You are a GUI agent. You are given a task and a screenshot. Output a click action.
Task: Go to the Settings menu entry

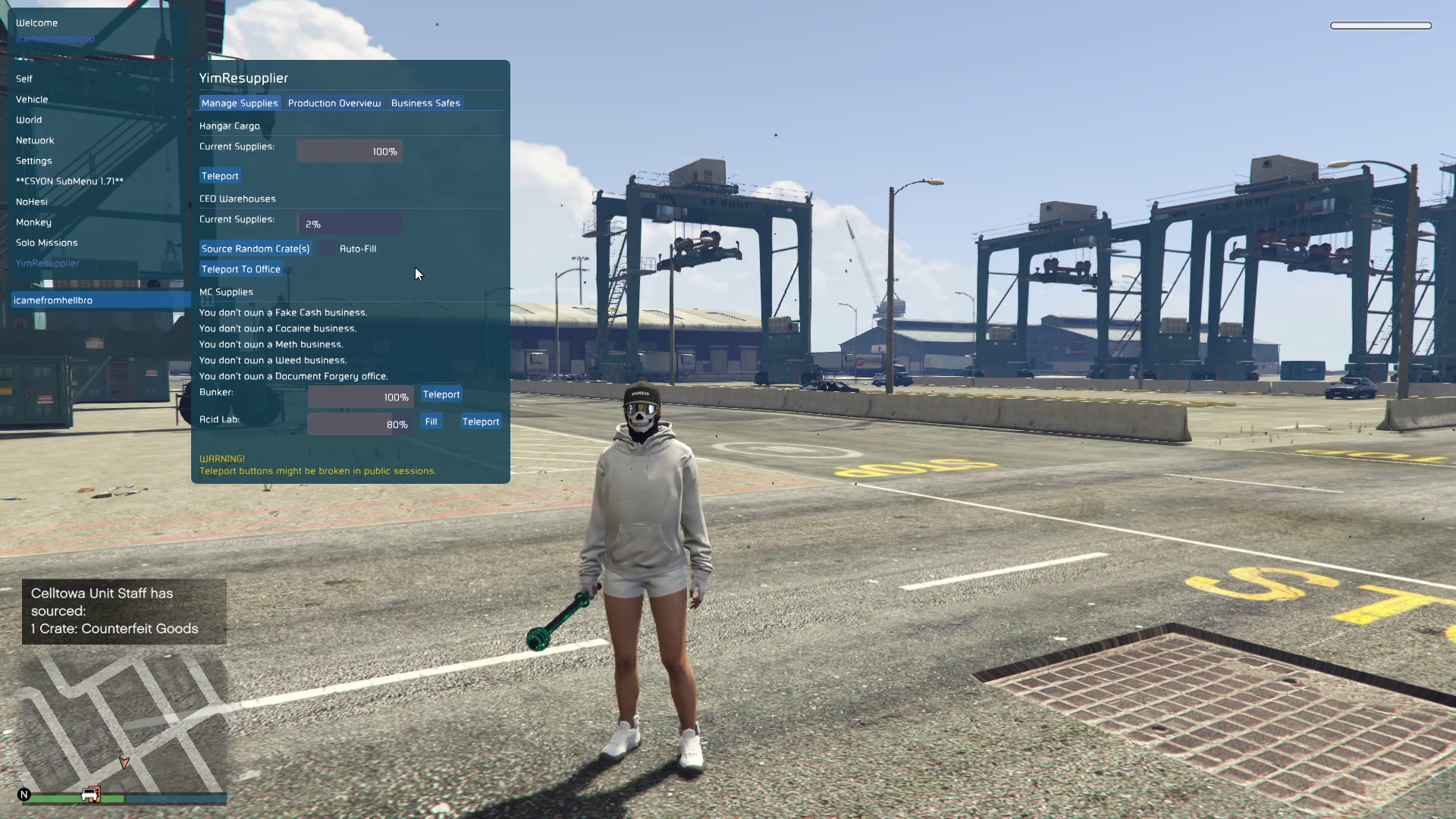click(x=34, y=161)
